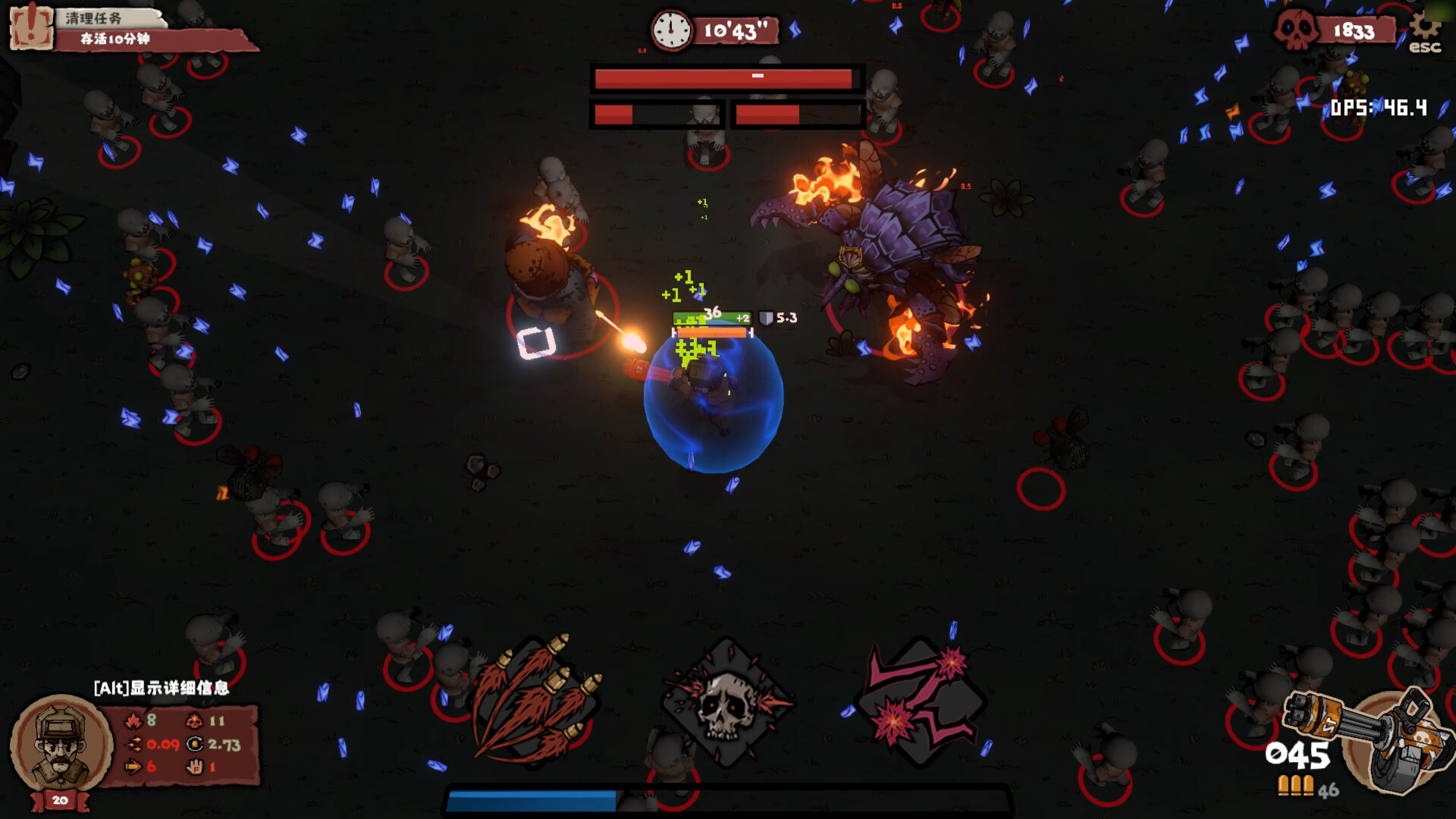Open the clear mission objective tracker
1456x819 pixels.
click(x=129, y=29)
